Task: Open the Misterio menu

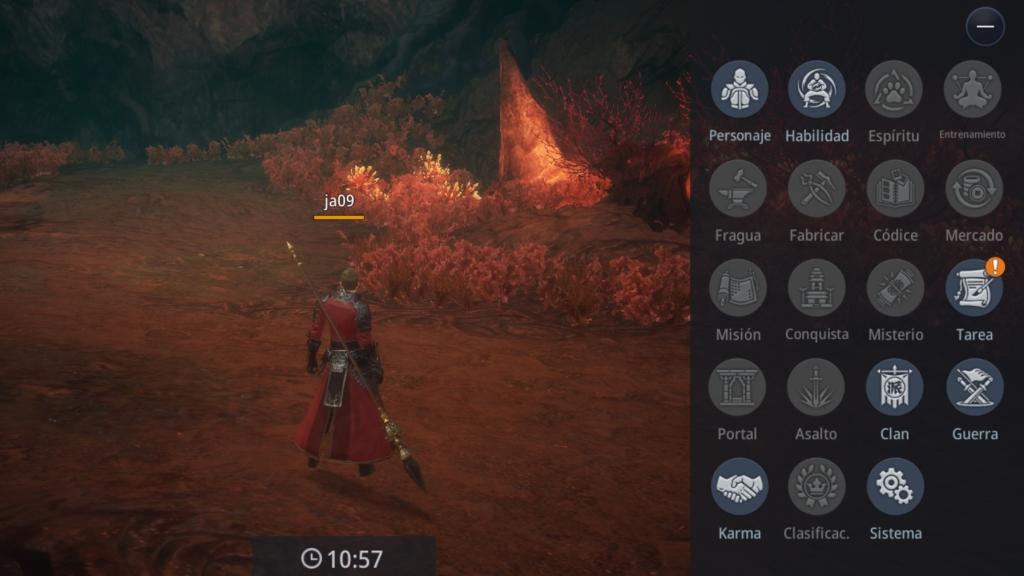Action: click(x=895, y=288)
